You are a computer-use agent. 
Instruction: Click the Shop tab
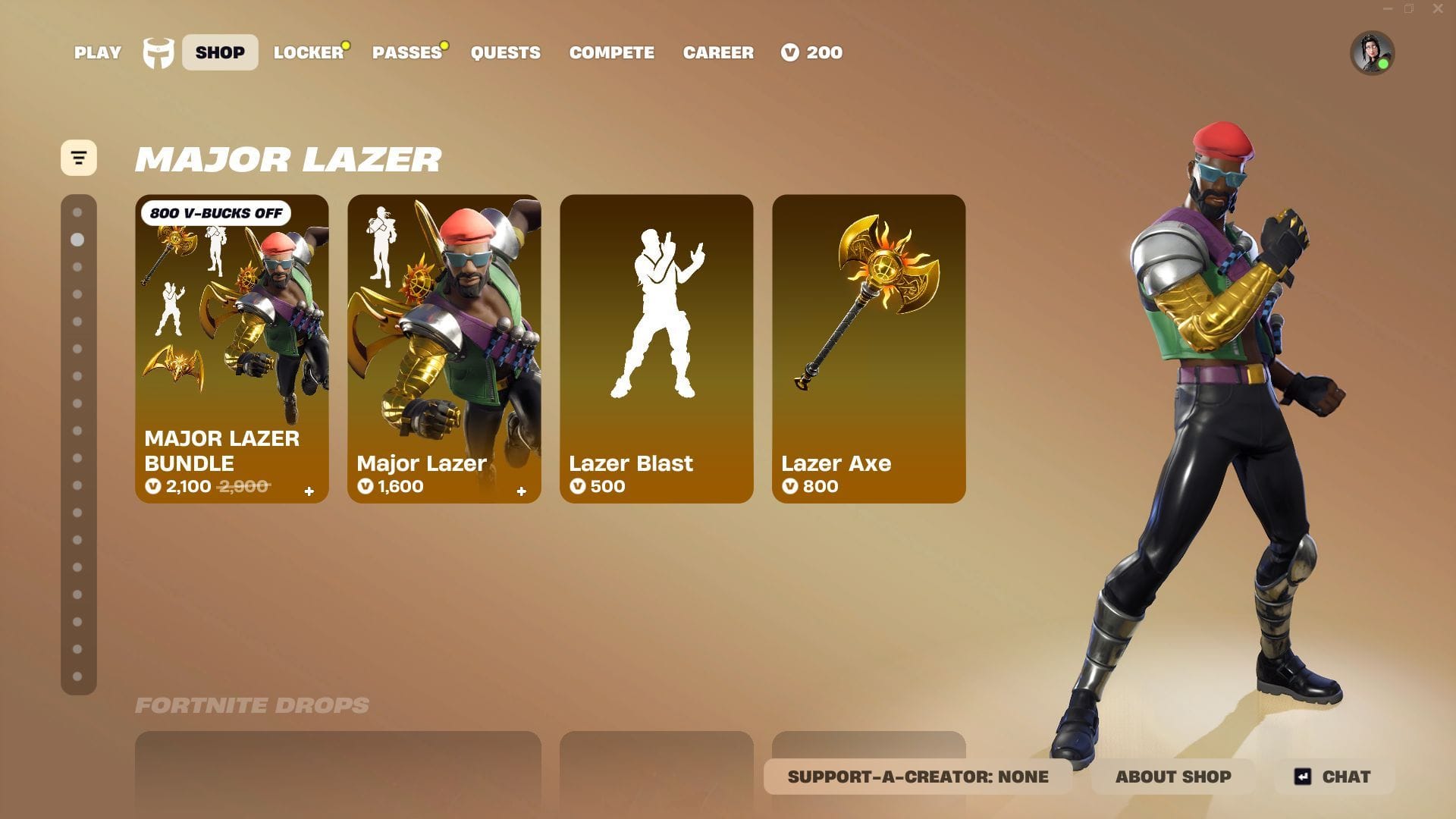pyautogui.click(x=220, y=52)
